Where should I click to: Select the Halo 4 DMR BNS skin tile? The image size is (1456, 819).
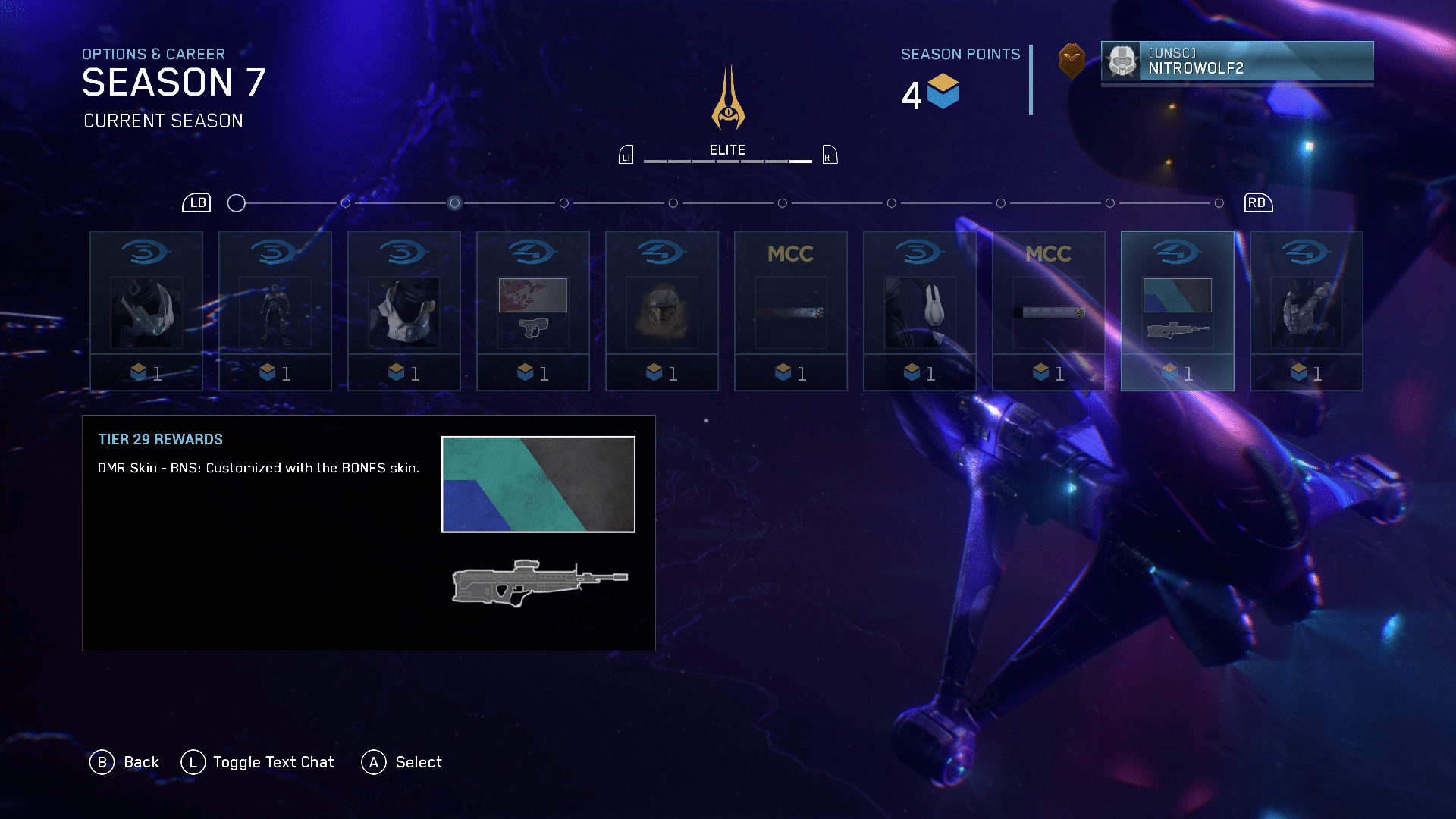pyautogui.click(x=1177, y=311)
